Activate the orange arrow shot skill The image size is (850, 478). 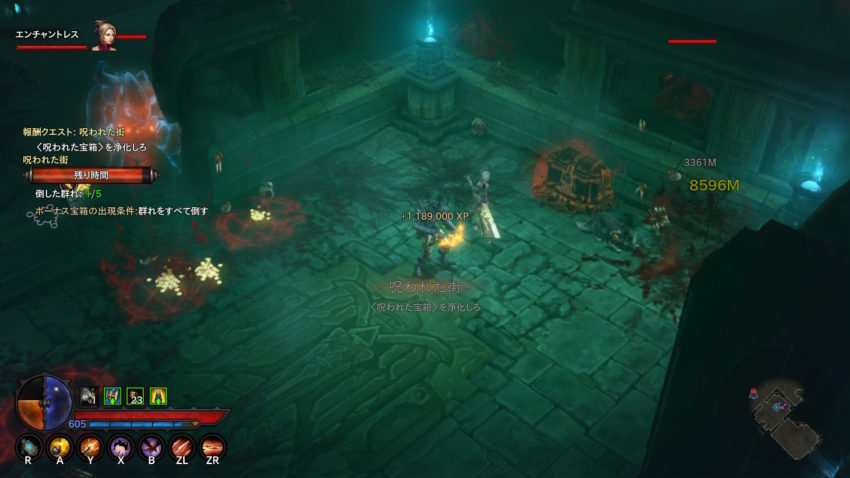91,446
